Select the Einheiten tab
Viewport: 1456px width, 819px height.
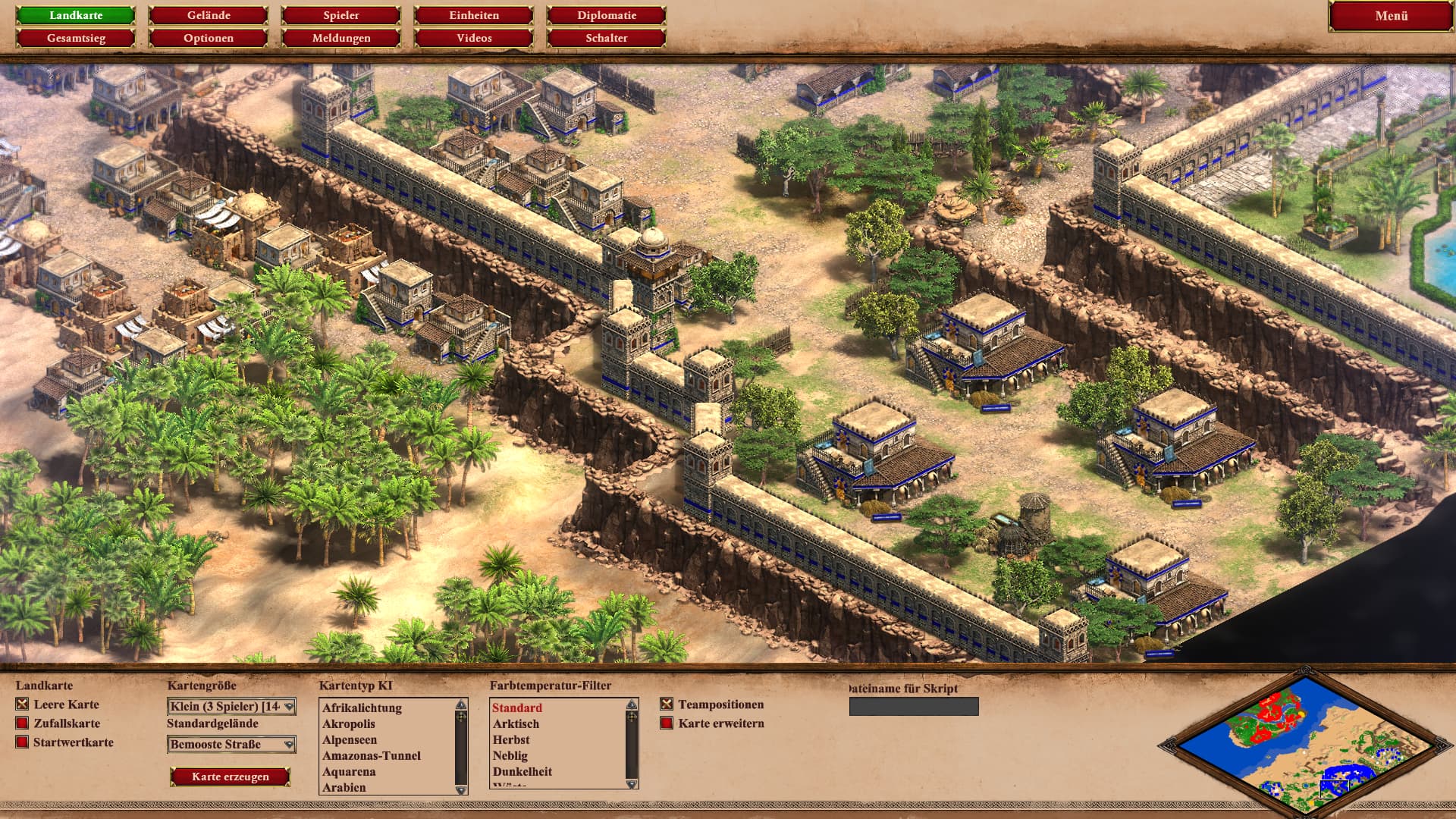click(x=474, y=15)
